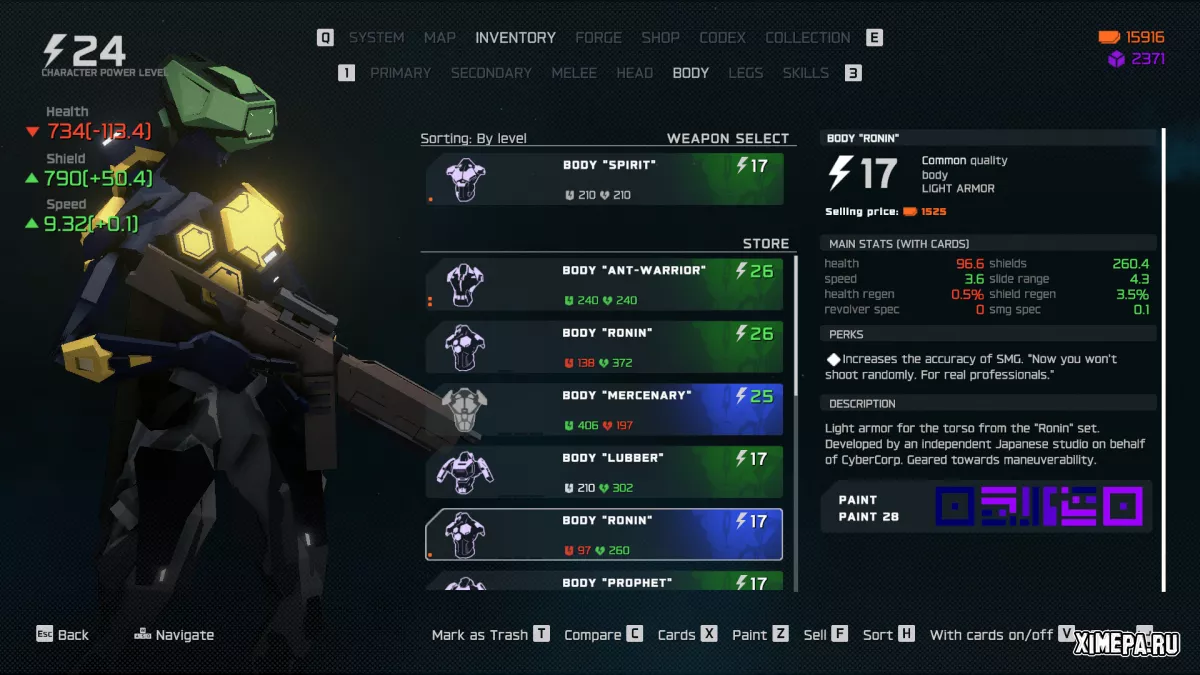Open the Melee category

pyautogui.click(x=574, y=73)
